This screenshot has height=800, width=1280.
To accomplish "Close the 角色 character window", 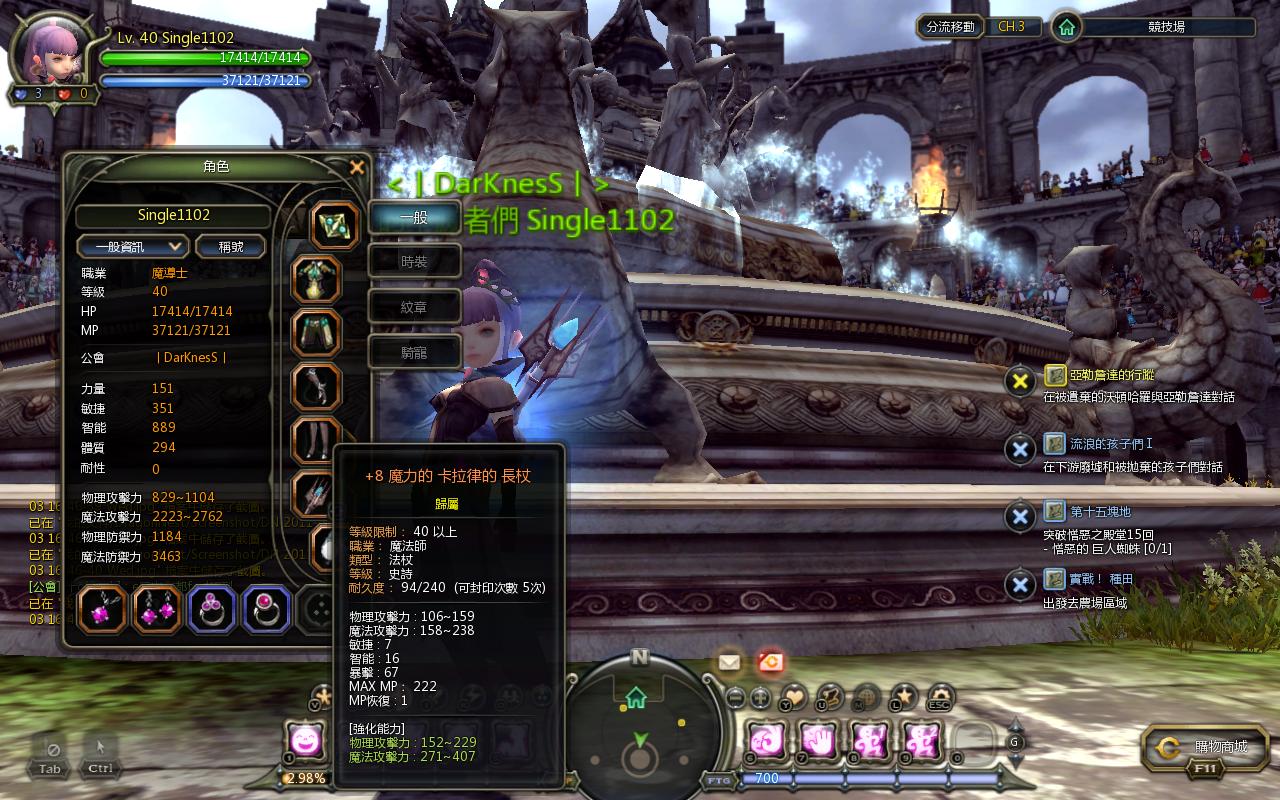I will tap(357, 168).
